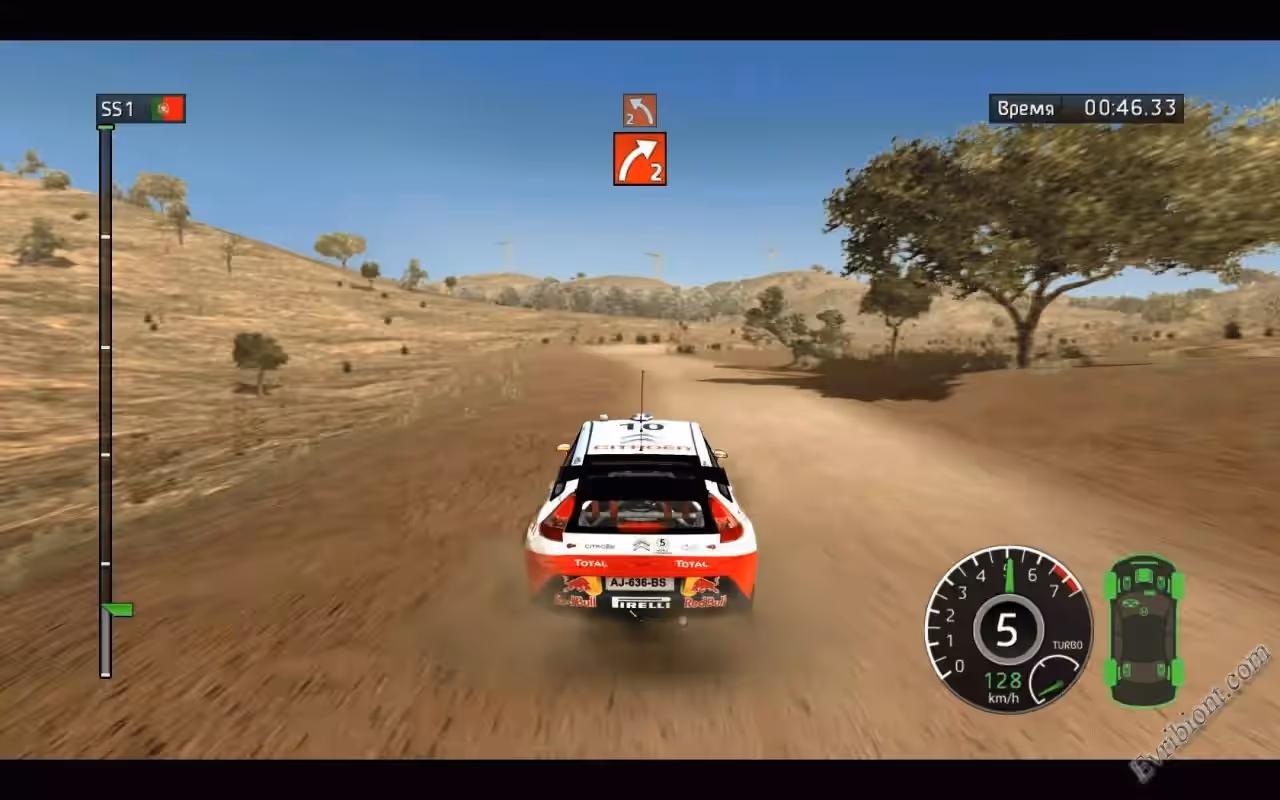Click the green car damage diagram
The image size is (1280, 800).
[1143, 630]
